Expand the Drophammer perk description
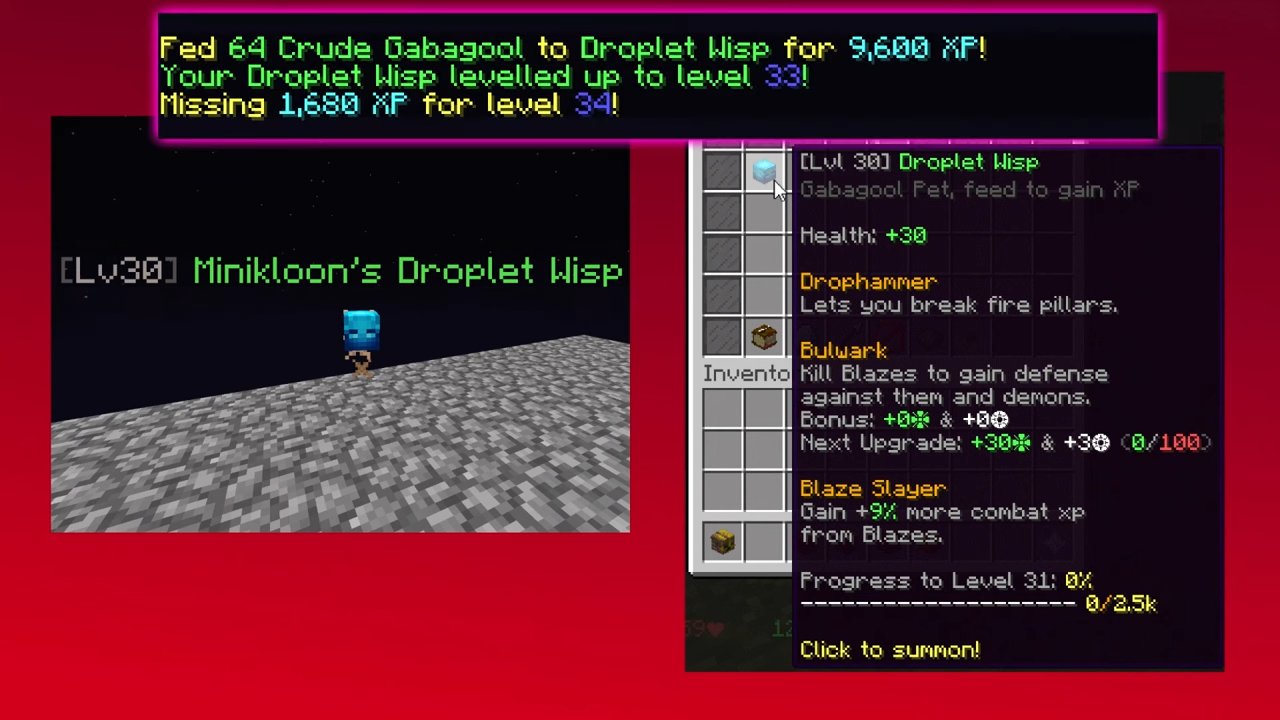The image size is (1280, 720). click(867, 281)
